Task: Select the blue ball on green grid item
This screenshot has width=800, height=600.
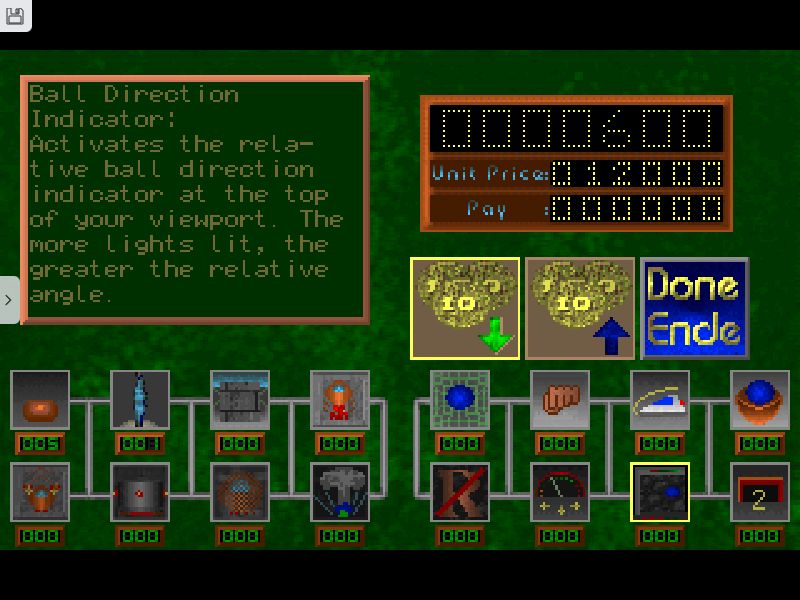Action: coord(460,400)
